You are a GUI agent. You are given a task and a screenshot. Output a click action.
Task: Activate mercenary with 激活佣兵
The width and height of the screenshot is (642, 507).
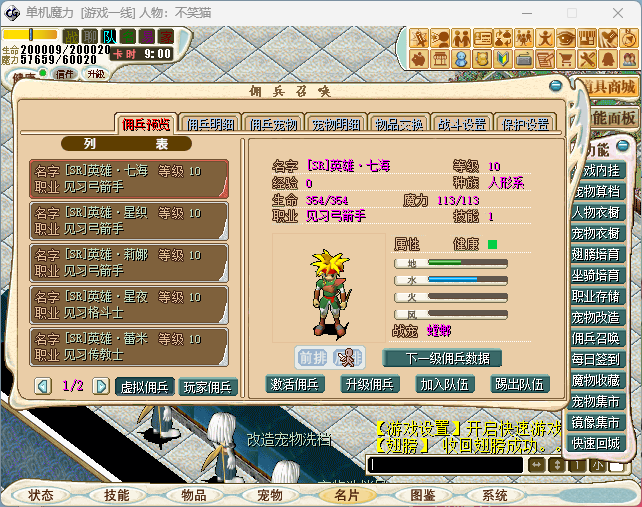pos(298,383)
